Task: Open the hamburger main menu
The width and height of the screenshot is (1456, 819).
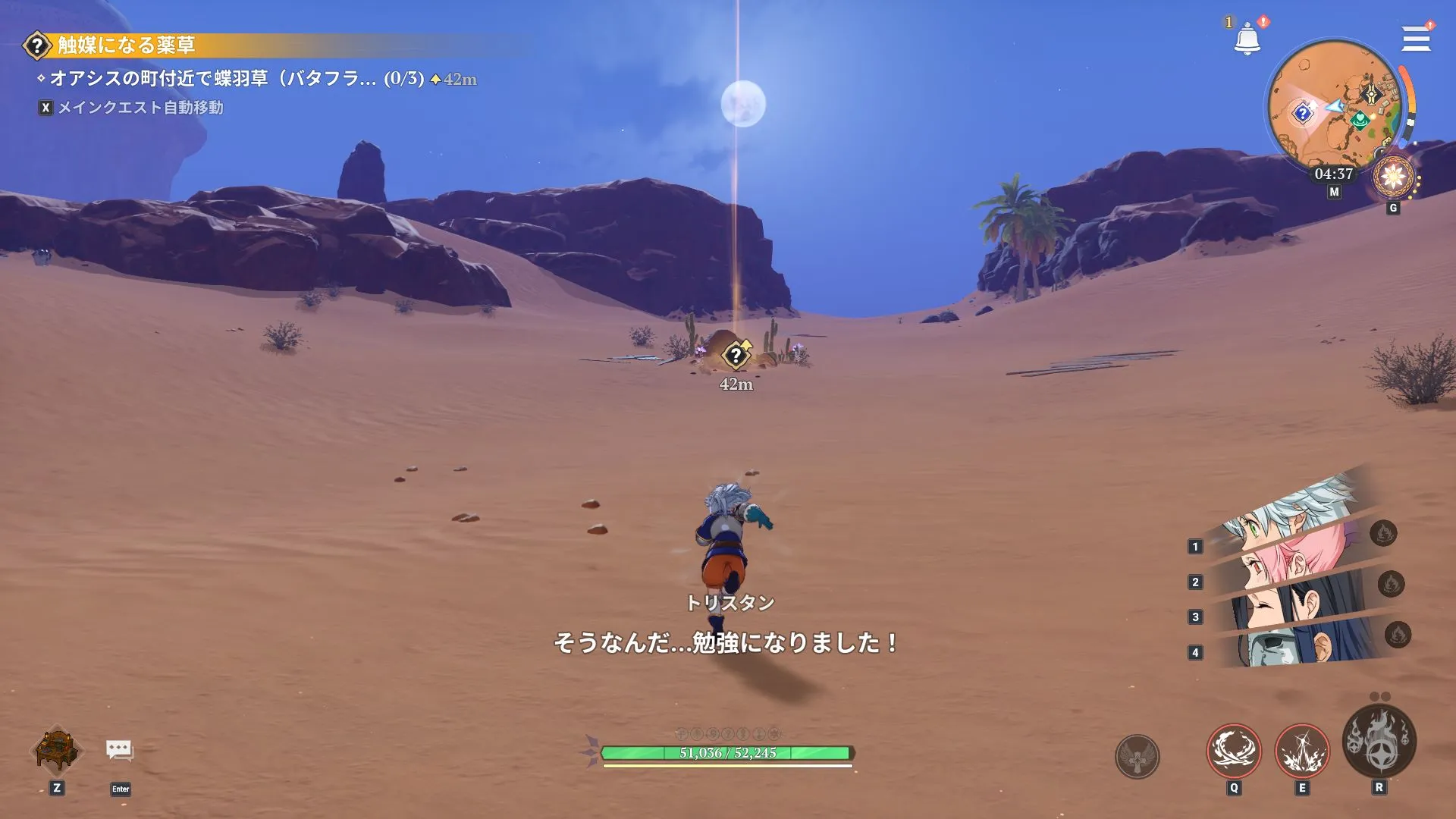Action: coord(1415,39)
